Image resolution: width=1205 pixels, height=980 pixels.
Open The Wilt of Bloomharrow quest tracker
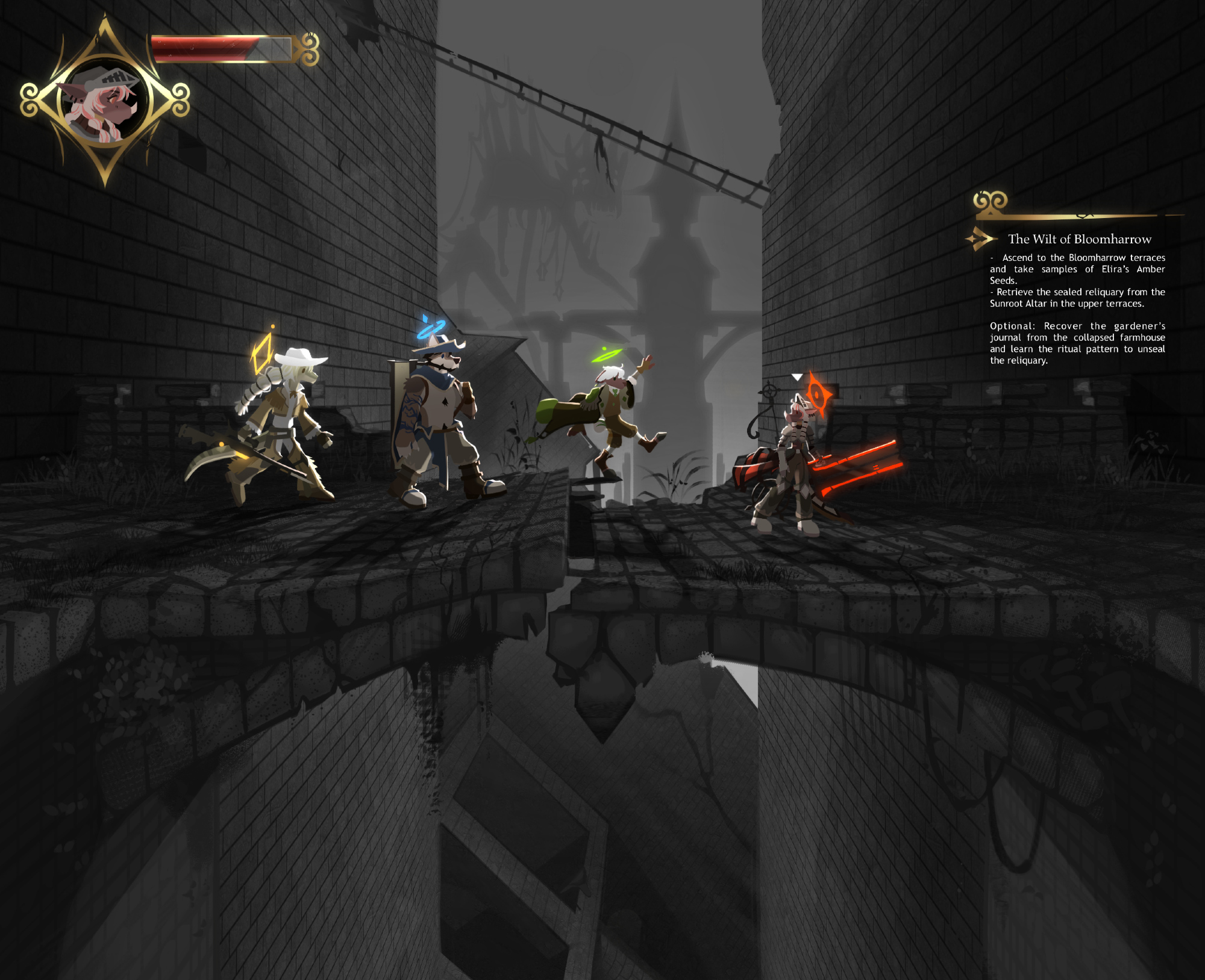(x=1079, y=239)
